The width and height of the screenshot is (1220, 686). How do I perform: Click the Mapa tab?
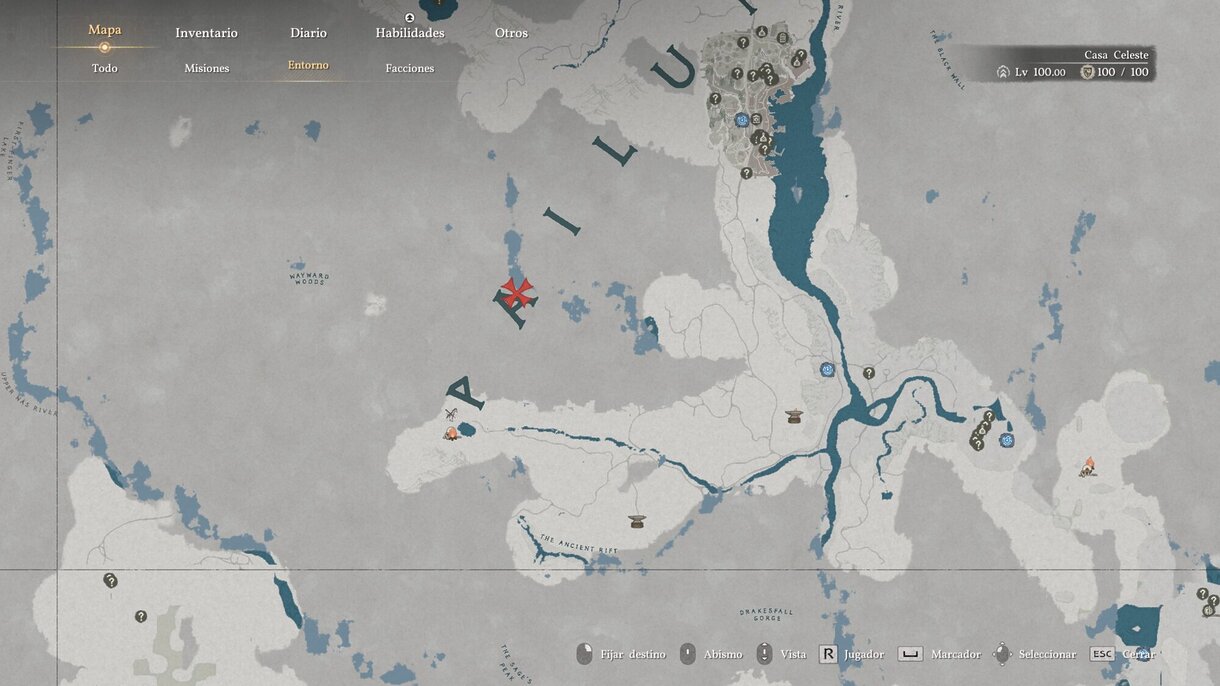click(105, 30)
